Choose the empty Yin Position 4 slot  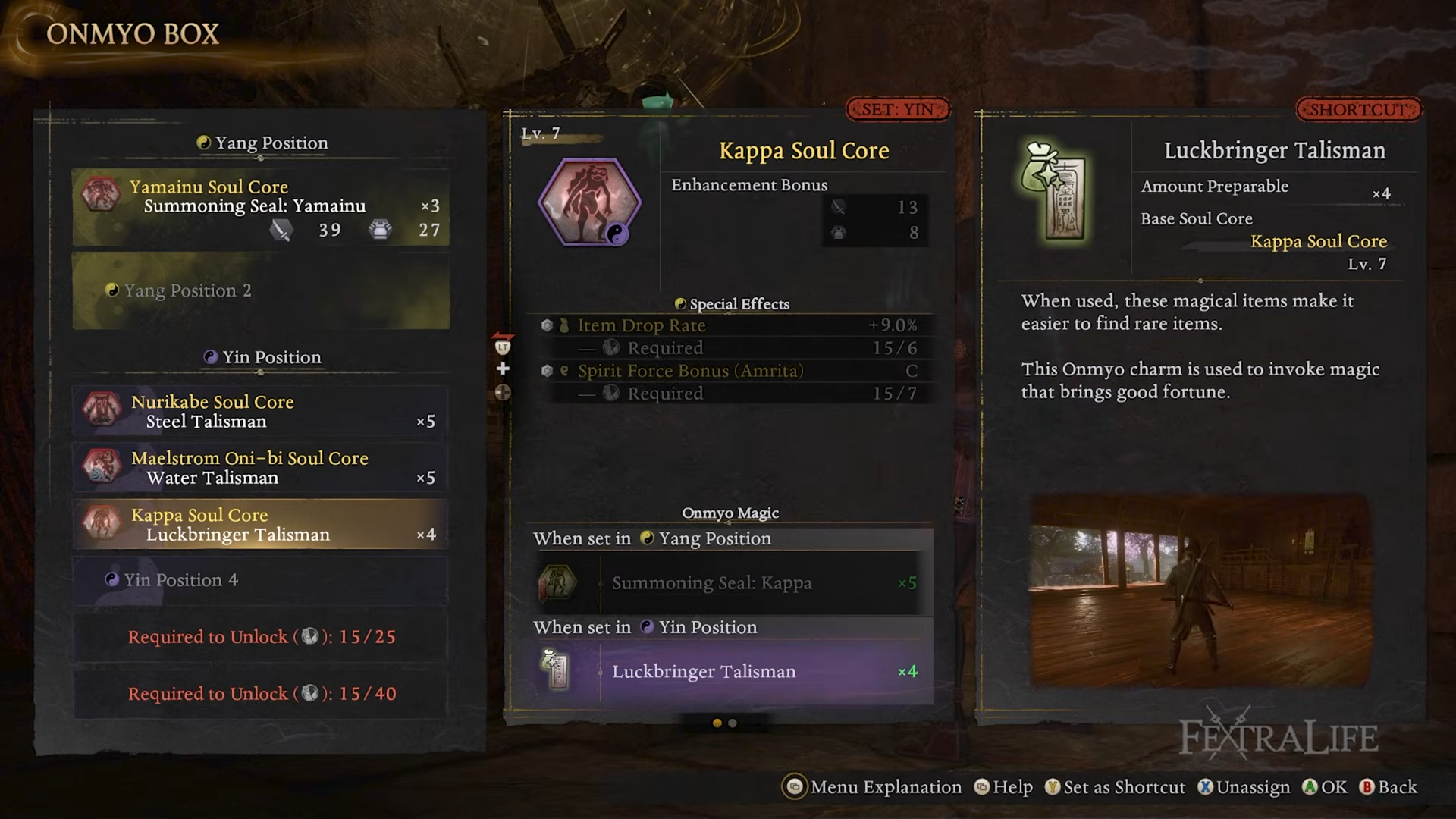point(260,580)
